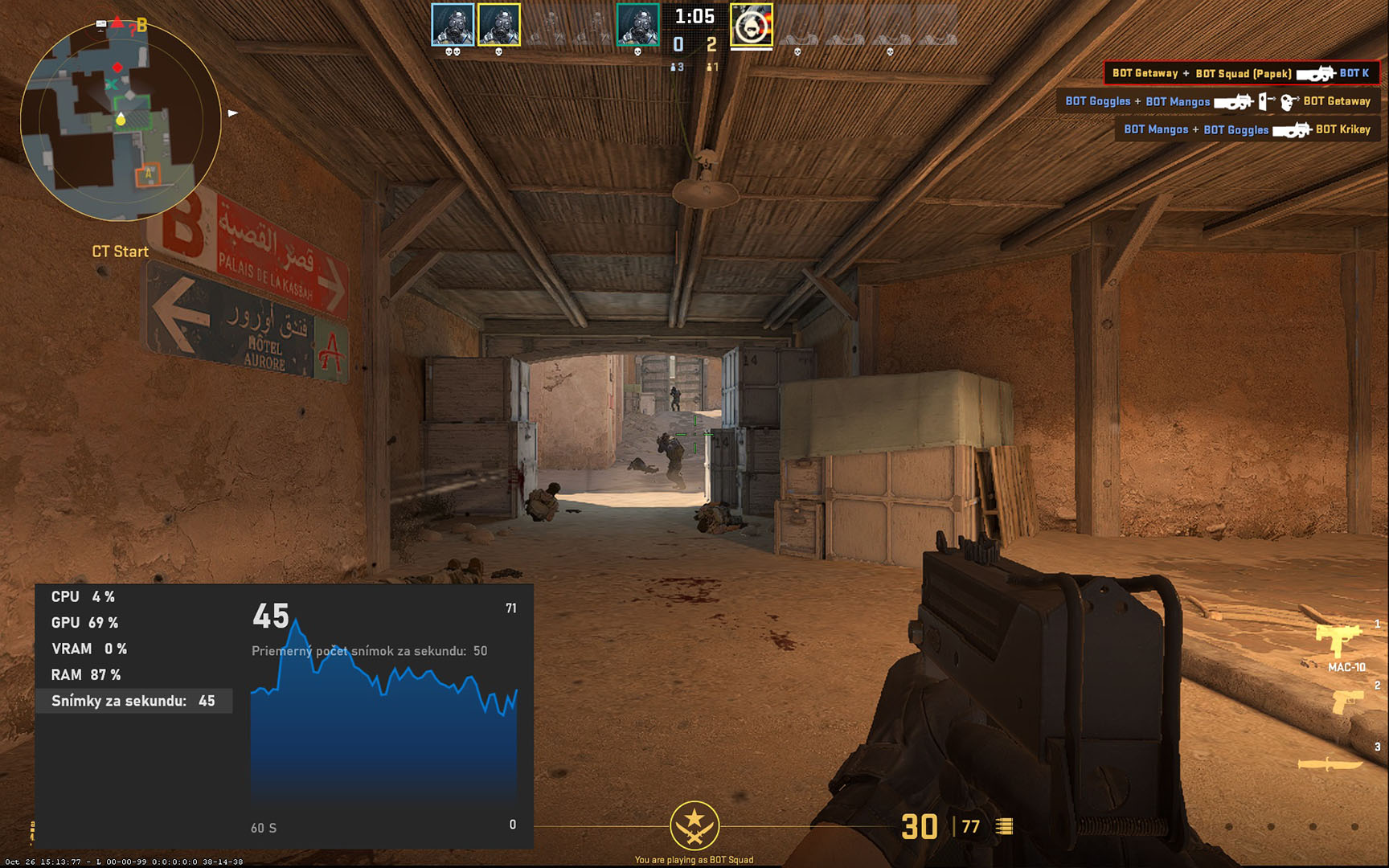Click the circular radar minimap
The image size is (1389, 868).
(121, 121)
